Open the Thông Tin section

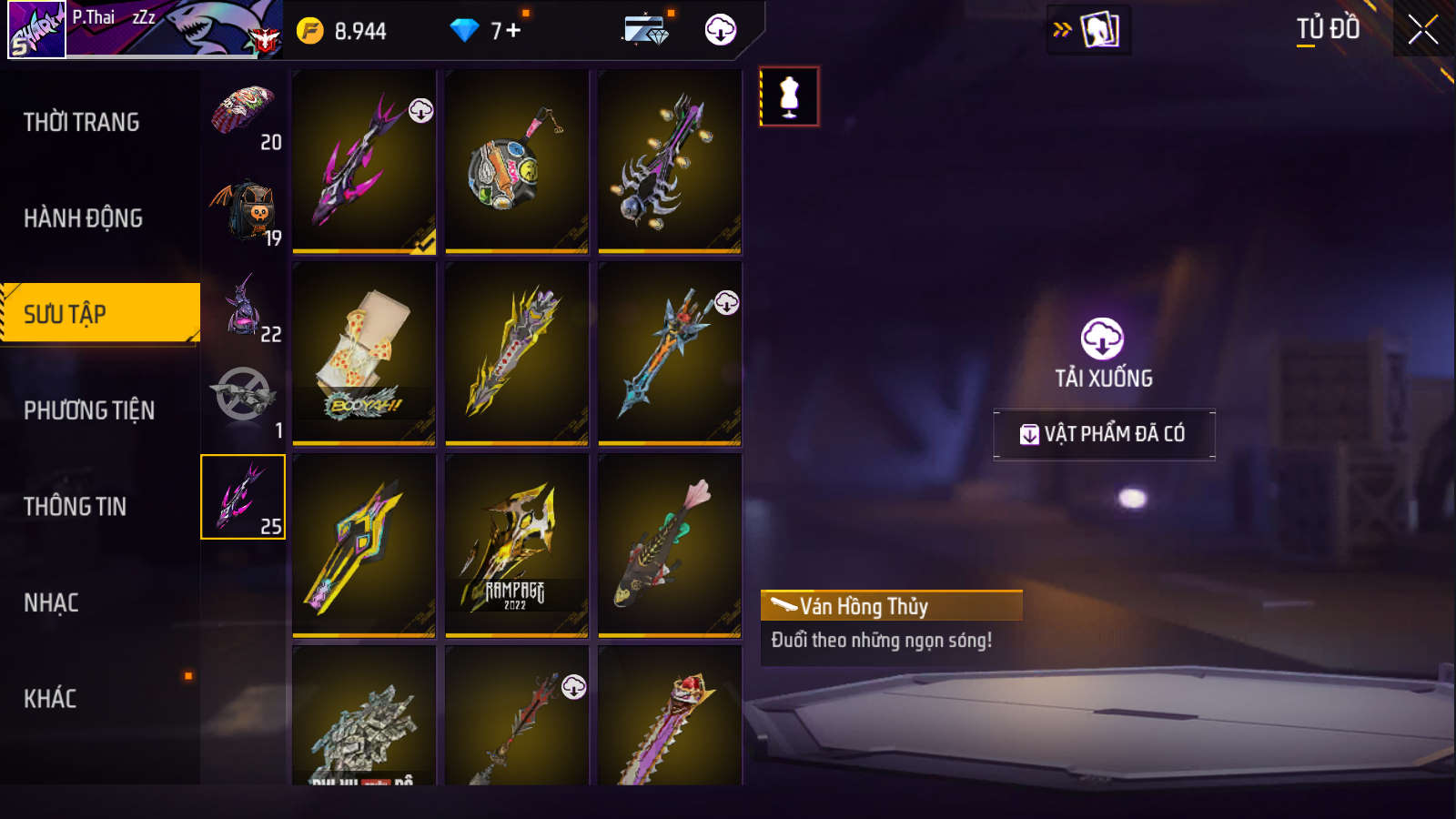tap(76, 507)
